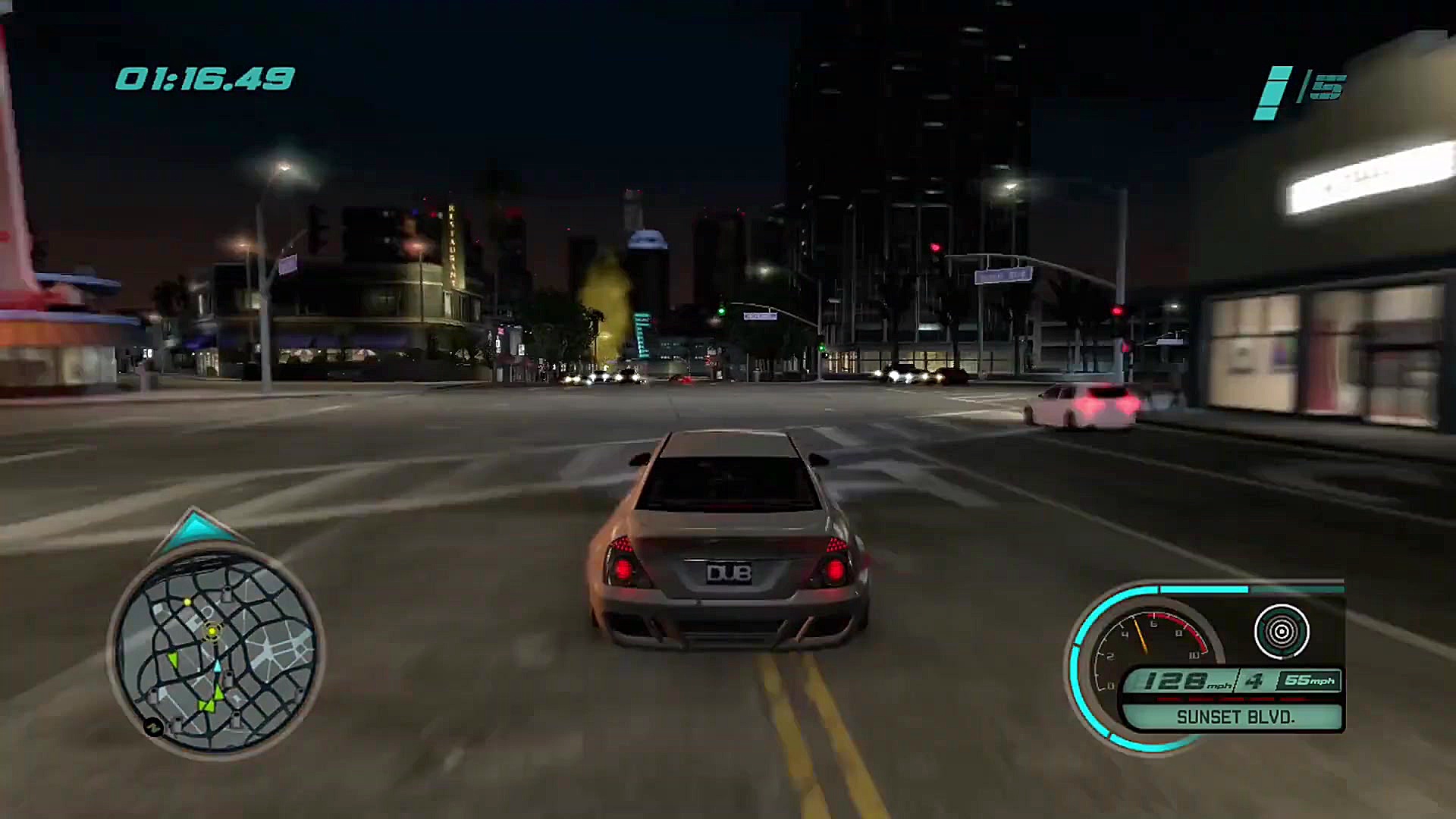Click the north 'N' compass marker on minimap
The width and height of the screenshot is (1456, 819).
[155, 726]
